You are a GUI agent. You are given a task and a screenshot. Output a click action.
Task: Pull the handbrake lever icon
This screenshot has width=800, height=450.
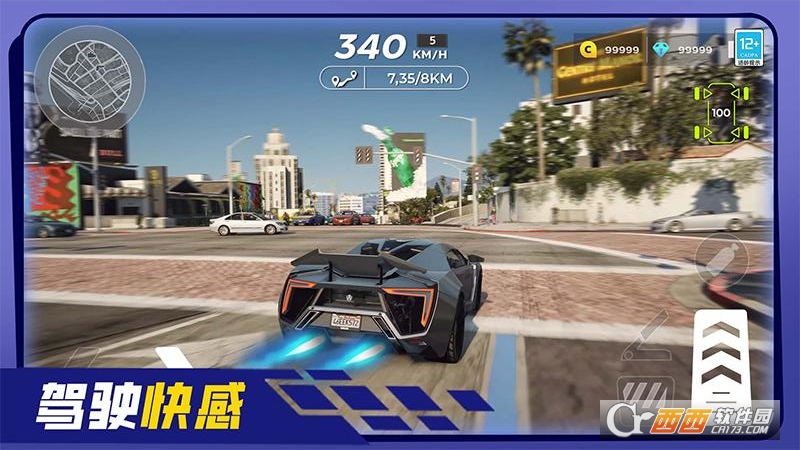click(x=643, y=337)
